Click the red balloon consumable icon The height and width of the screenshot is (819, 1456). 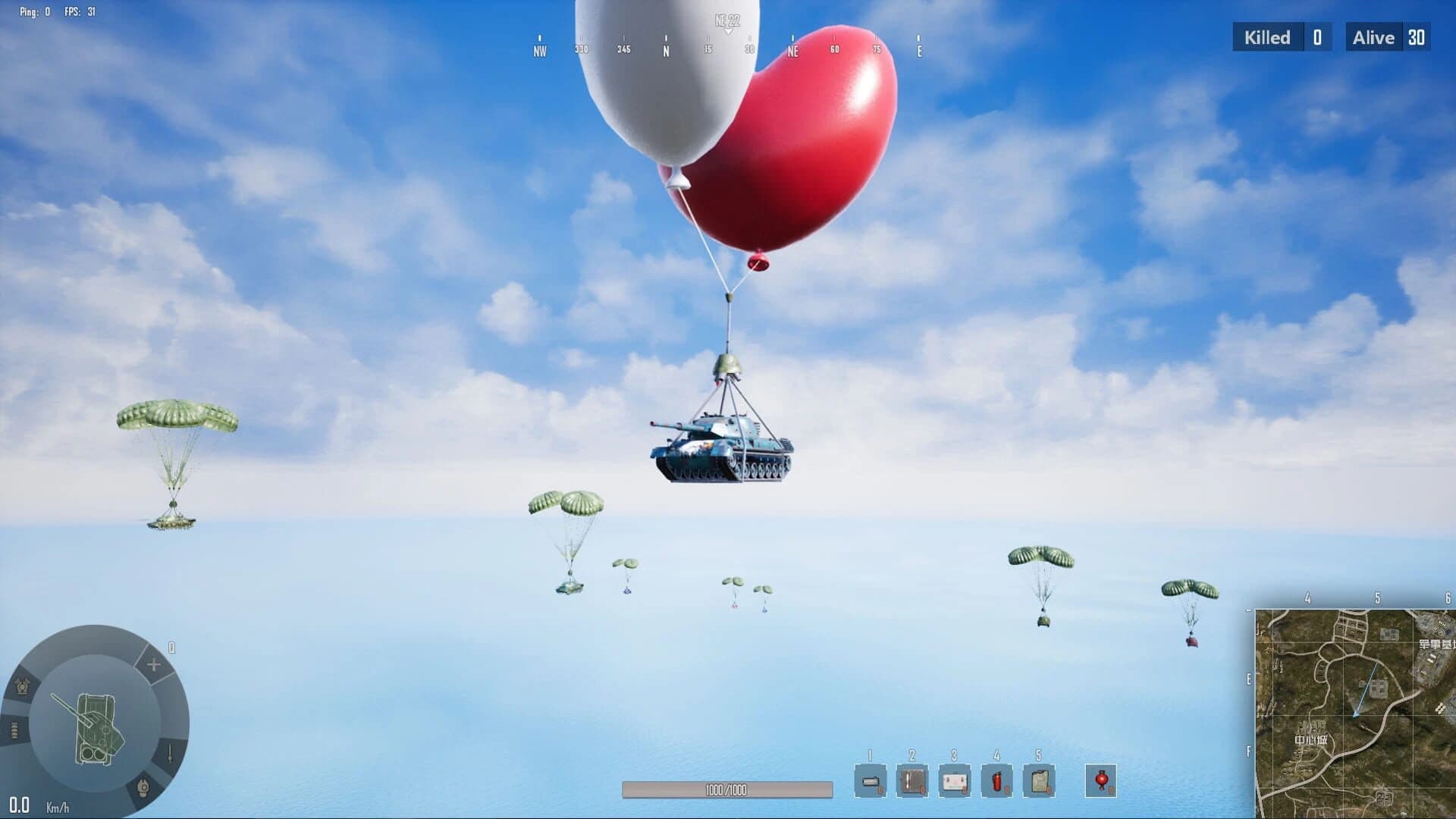1102,781
